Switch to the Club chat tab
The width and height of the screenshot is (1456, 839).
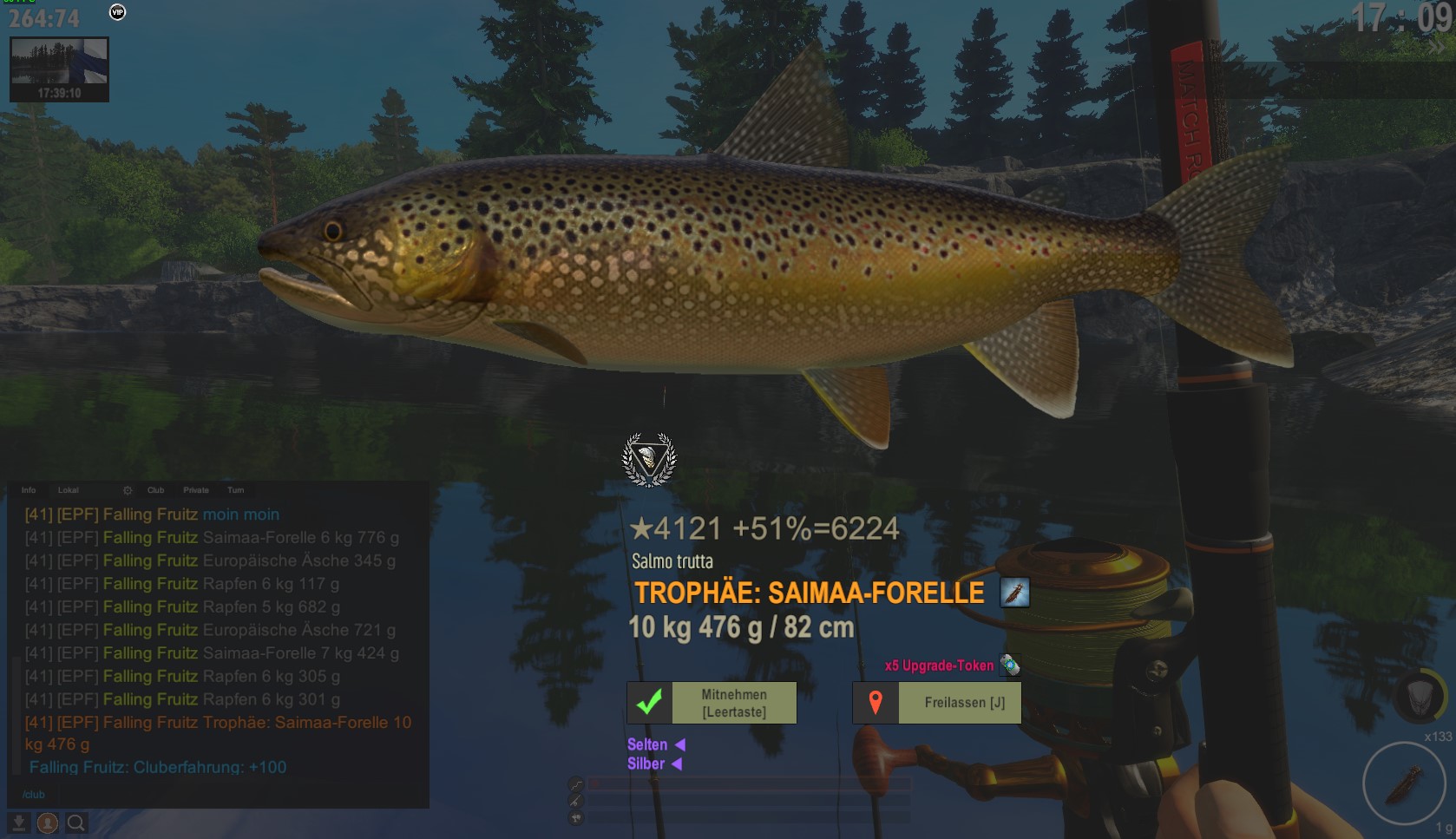click(155, 490)
